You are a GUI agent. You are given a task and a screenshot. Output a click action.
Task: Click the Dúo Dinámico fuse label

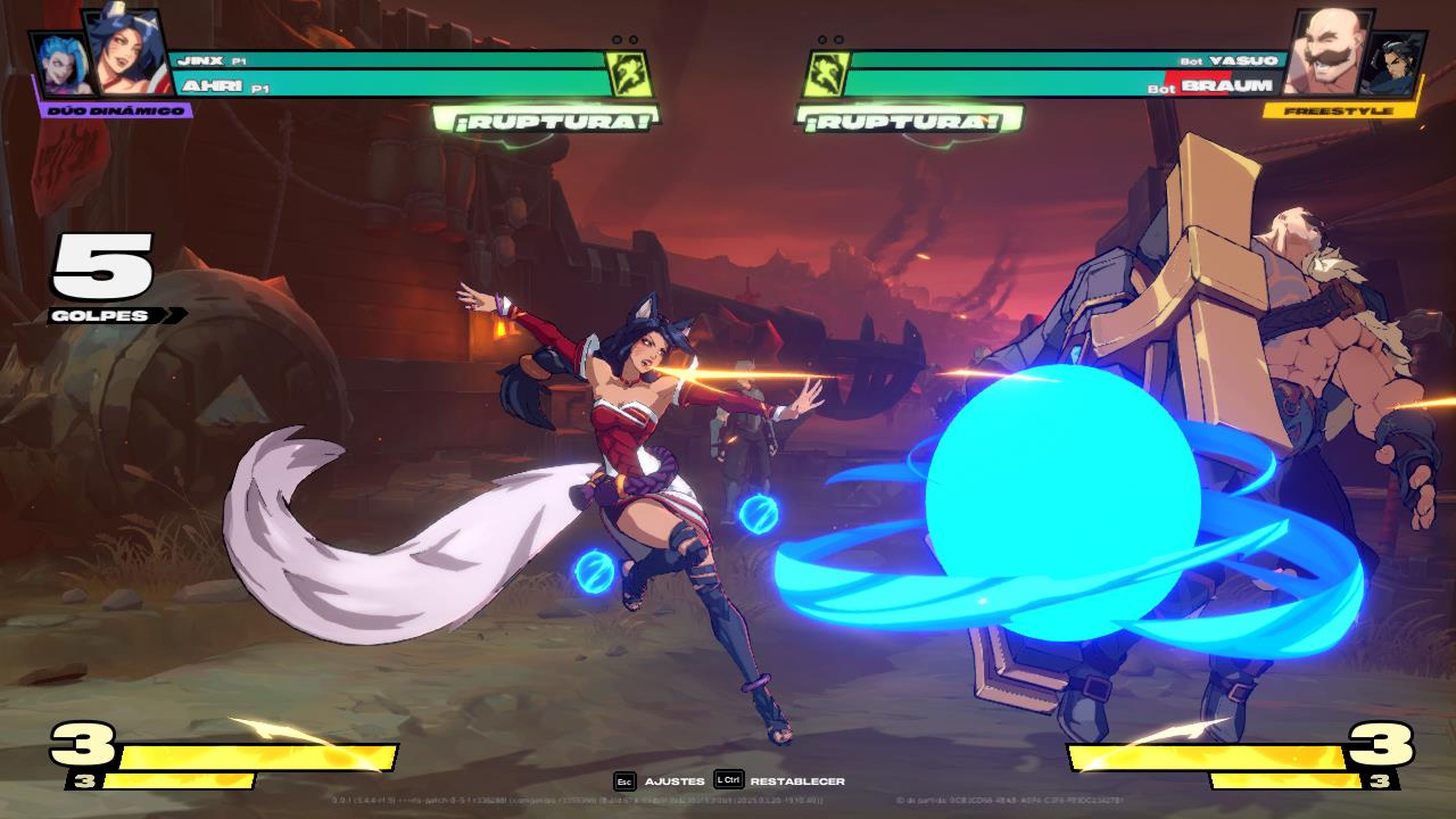pyautogui.click(x=115, y=111)
